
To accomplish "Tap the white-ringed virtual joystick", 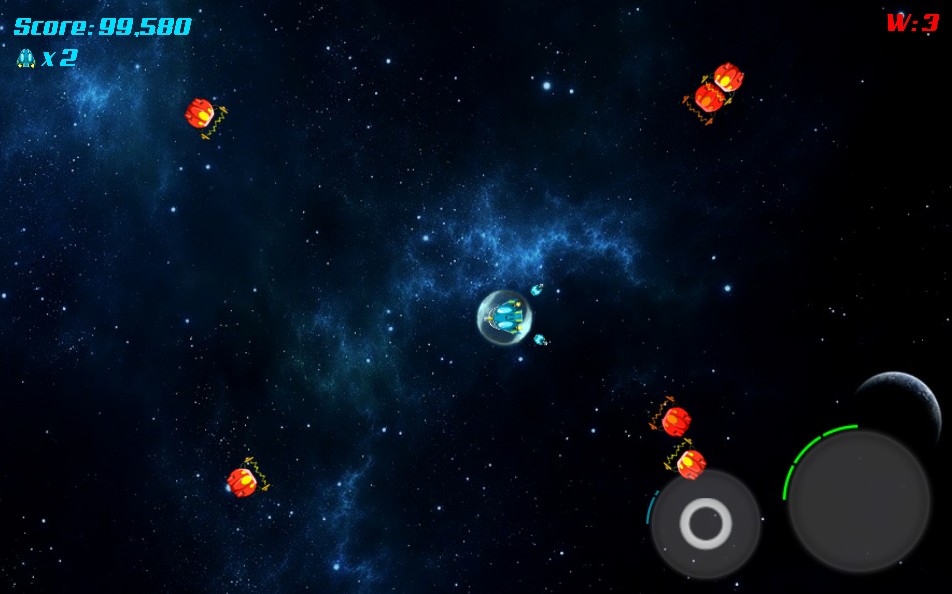I will 706,523.
